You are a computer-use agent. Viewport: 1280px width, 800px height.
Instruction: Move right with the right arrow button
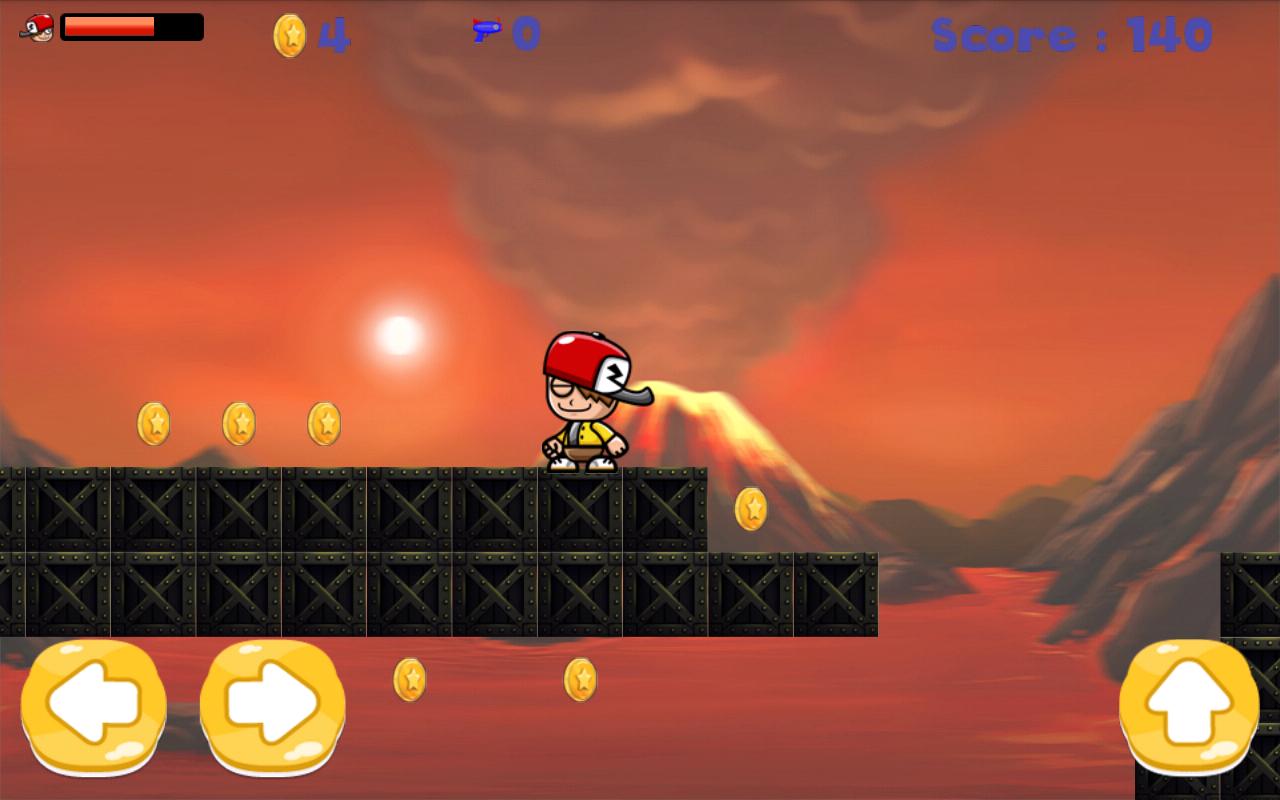272,706
